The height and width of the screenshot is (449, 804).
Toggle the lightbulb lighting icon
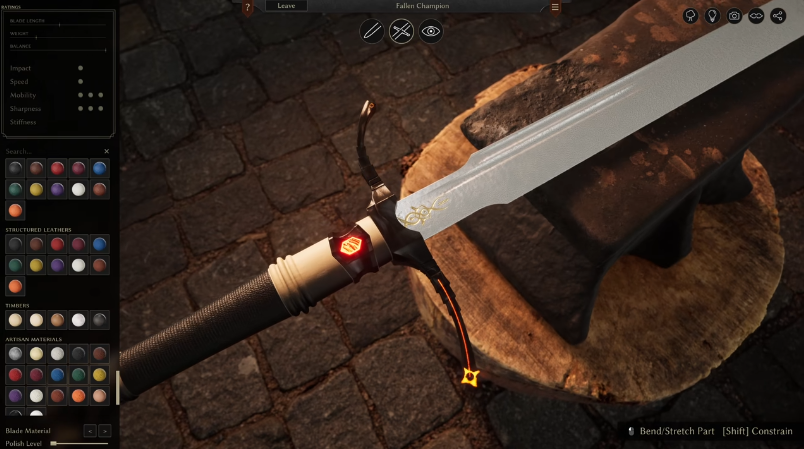click(713, 16)
